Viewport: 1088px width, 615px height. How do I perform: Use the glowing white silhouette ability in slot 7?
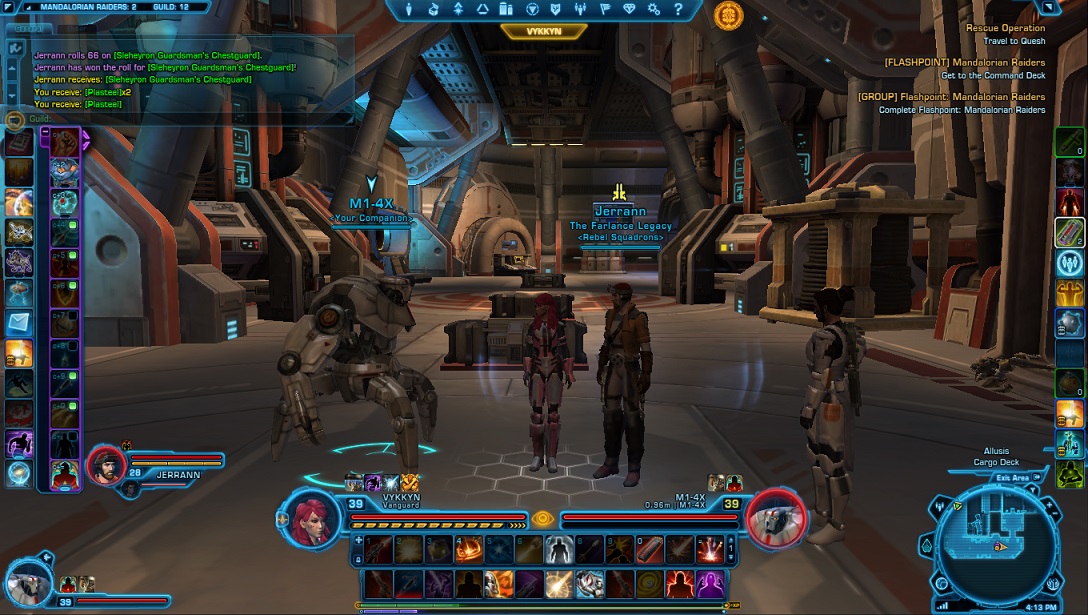click(x=560, y=548)
